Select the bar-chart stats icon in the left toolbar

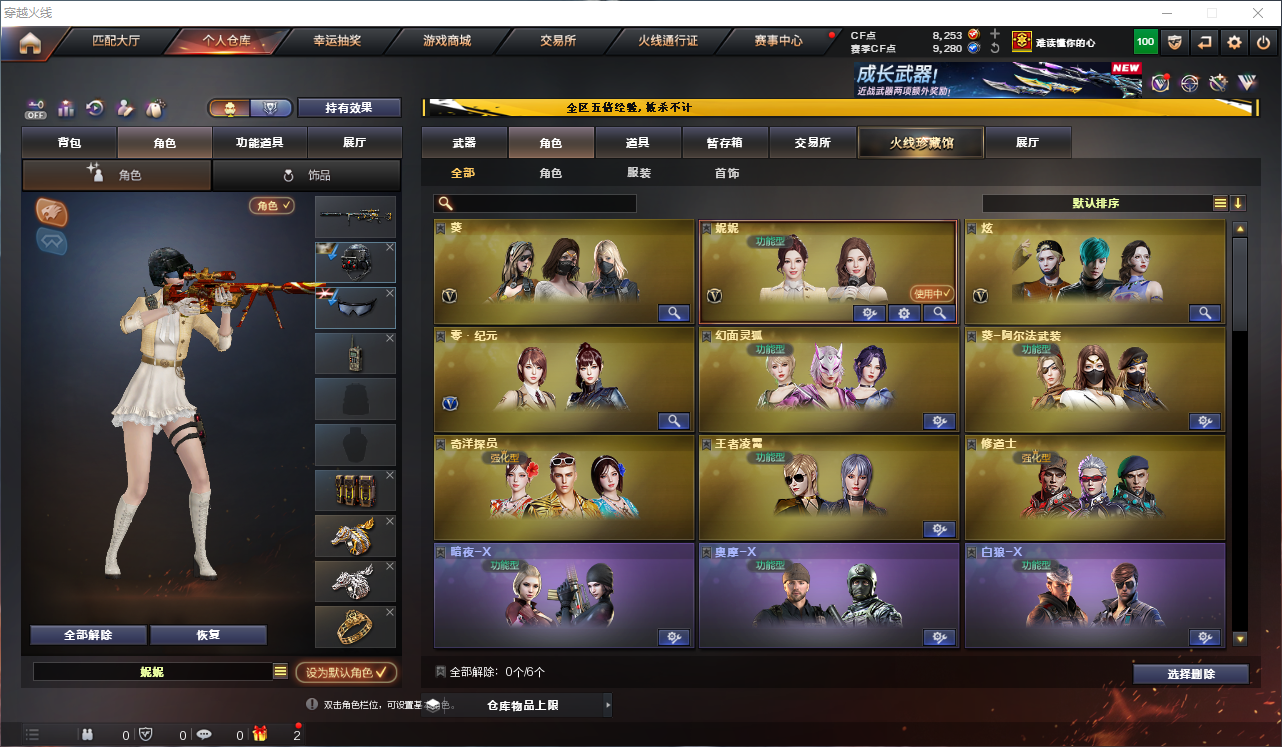(x=65, y=107)
